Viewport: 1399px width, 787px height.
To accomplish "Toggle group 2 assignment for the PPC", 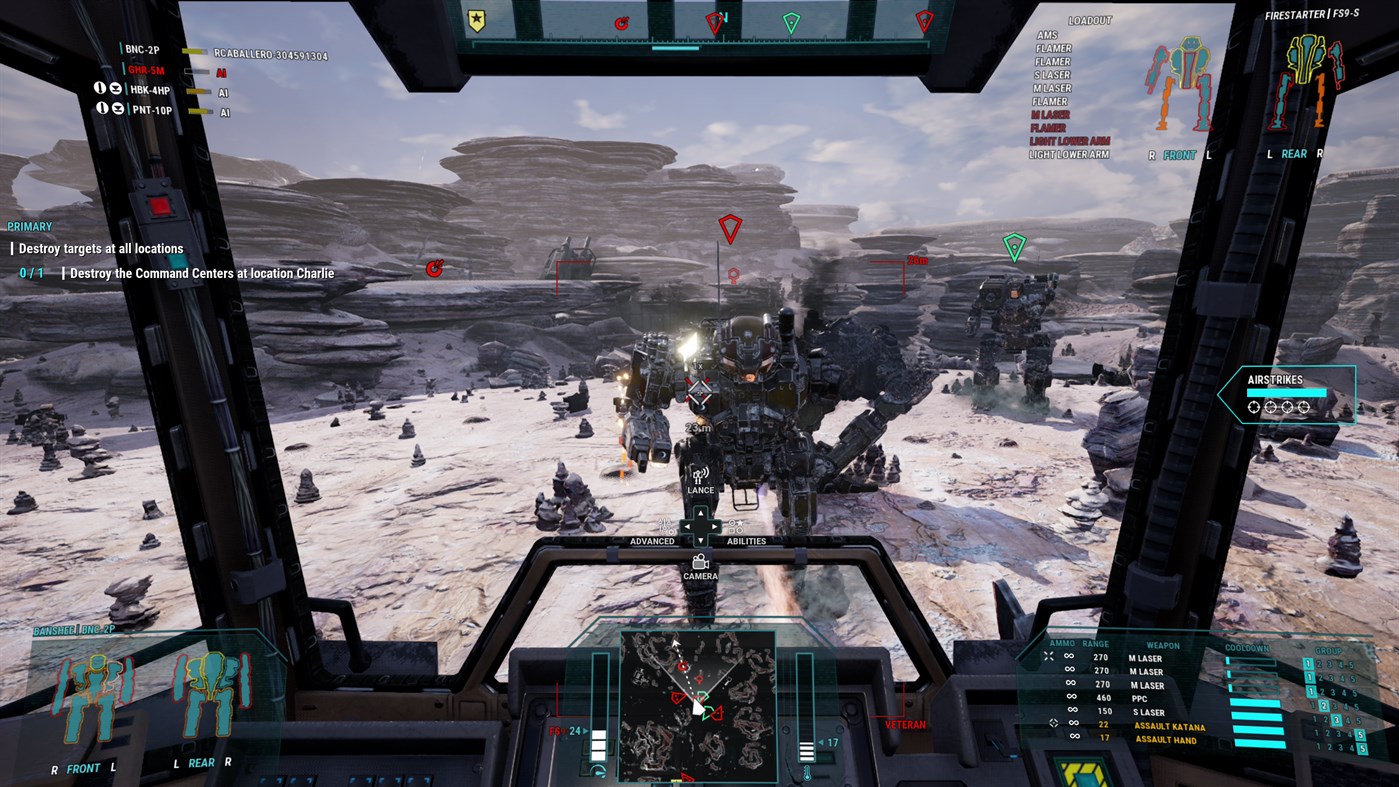I will [x=1324, y=706].
